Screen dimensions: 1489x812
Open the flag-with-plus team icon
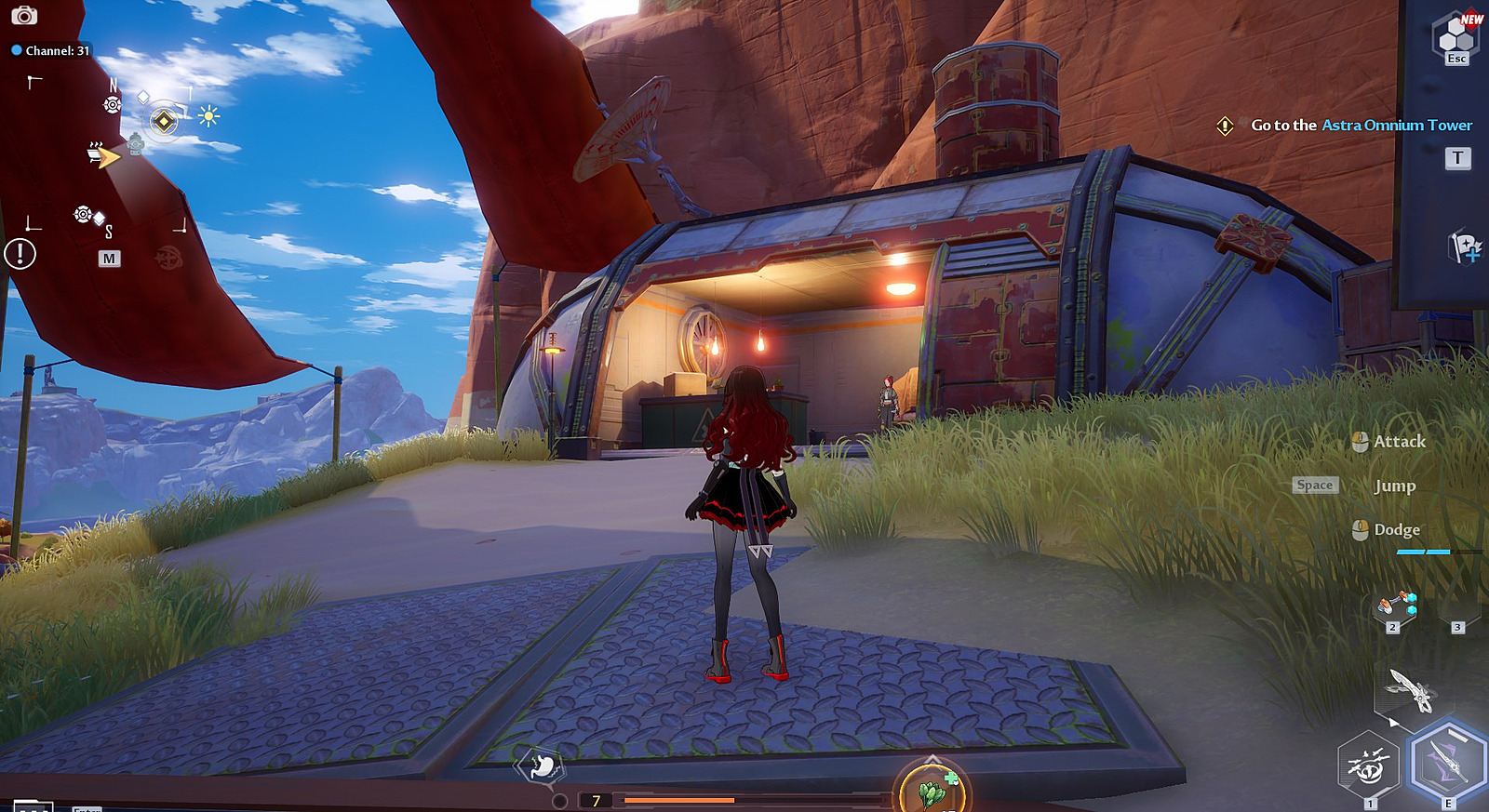coord(1464,247)
